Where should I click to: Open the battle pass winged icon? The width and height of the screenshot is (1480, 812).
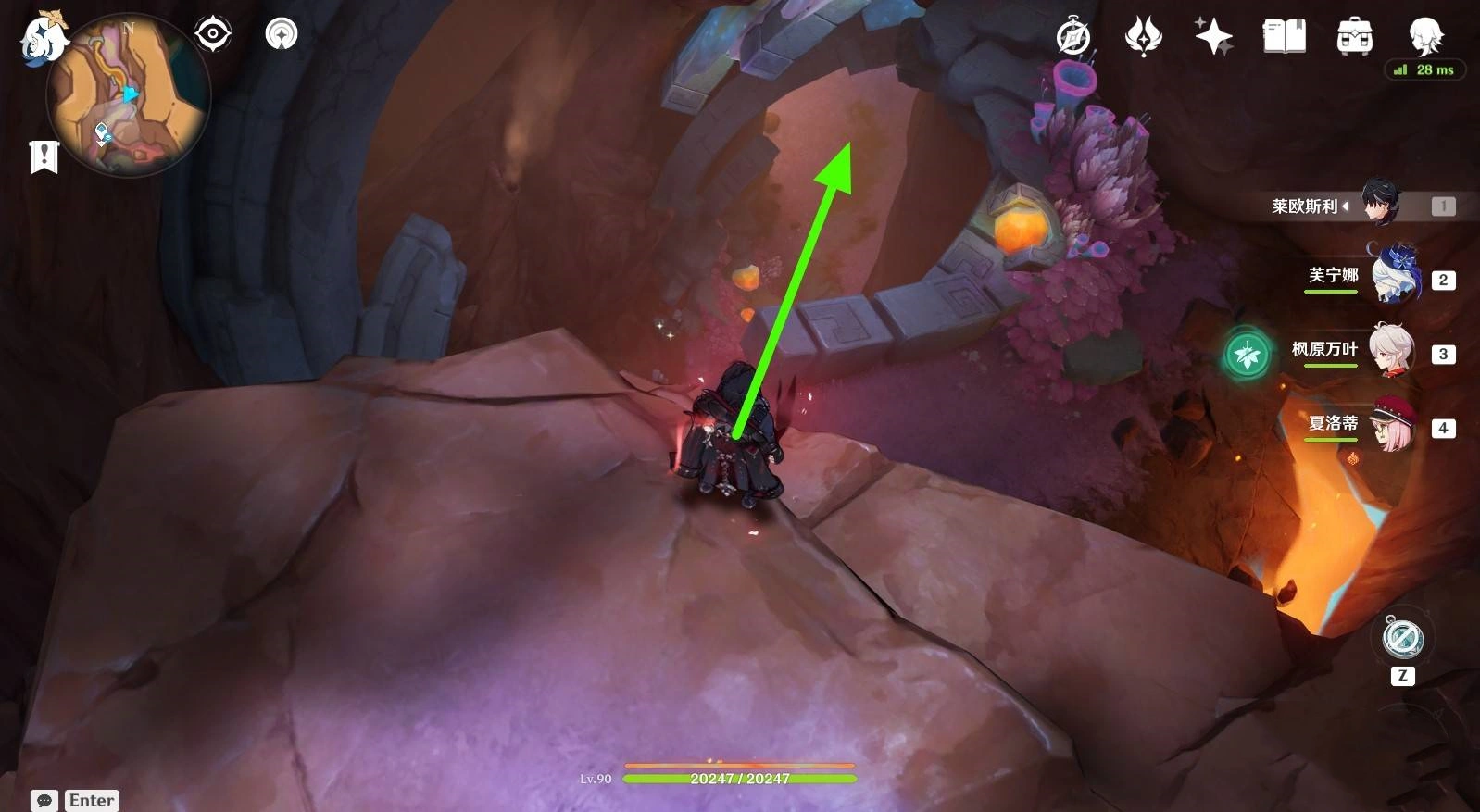[x=1143, y=37]
